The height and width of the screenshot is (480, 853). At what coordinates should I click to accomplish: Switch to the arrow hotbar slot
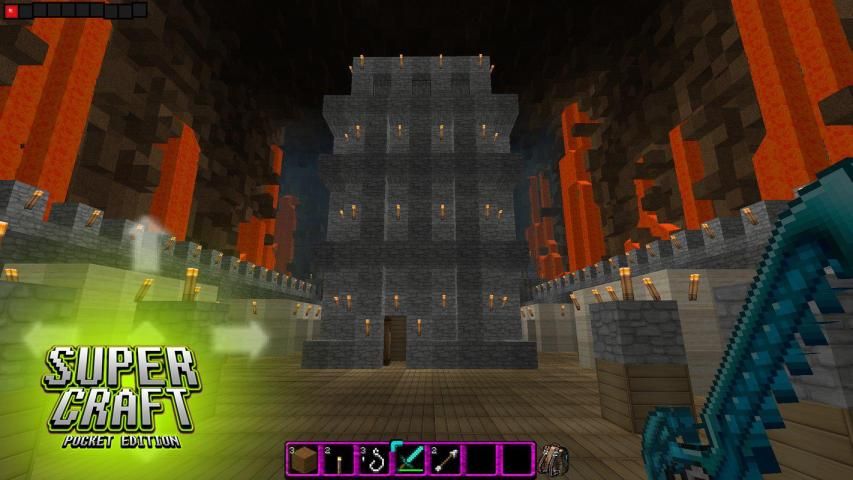[x=446, y=460]
